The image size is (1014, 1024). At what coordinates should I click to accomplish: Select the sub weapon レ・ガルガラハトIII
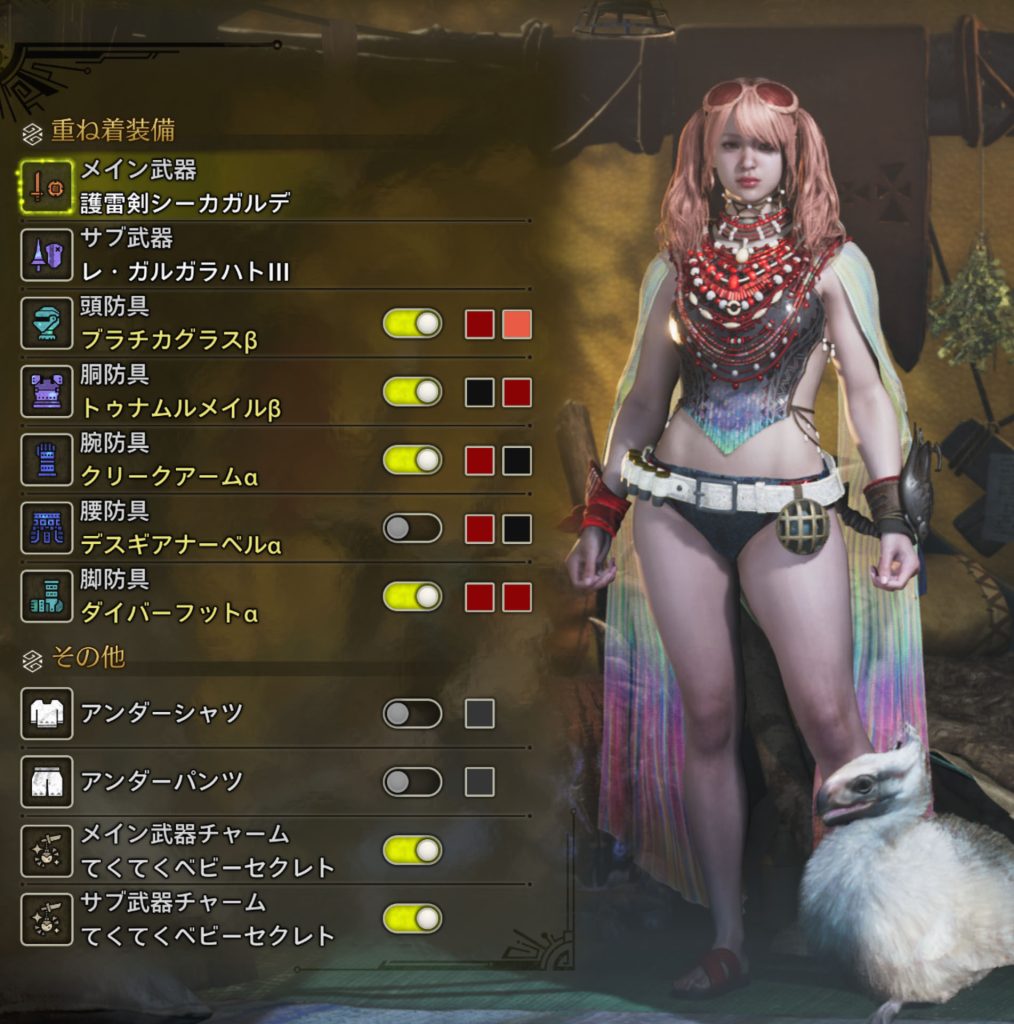[185, 255]
